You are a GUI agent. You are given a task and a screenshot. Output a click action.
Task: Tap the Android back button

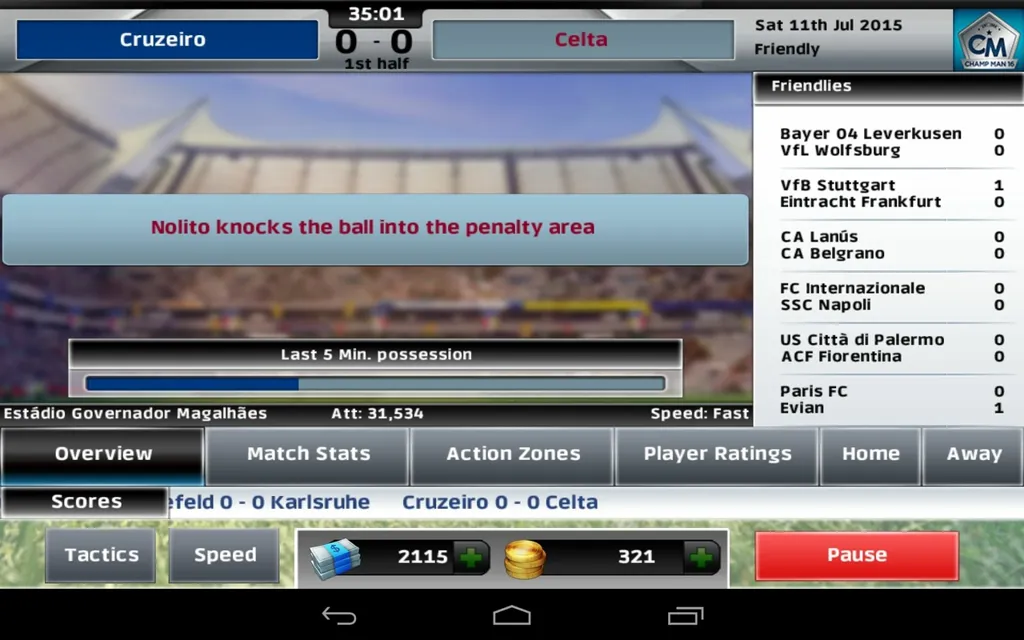(339, 616)
